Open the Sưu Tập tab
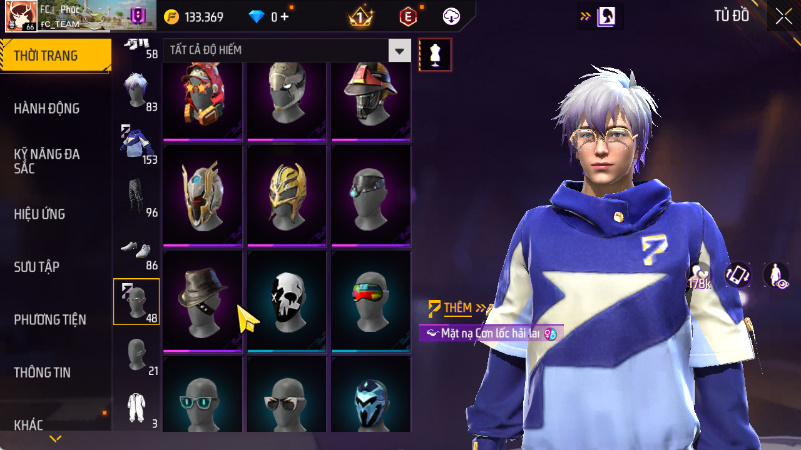 point(37,267)
